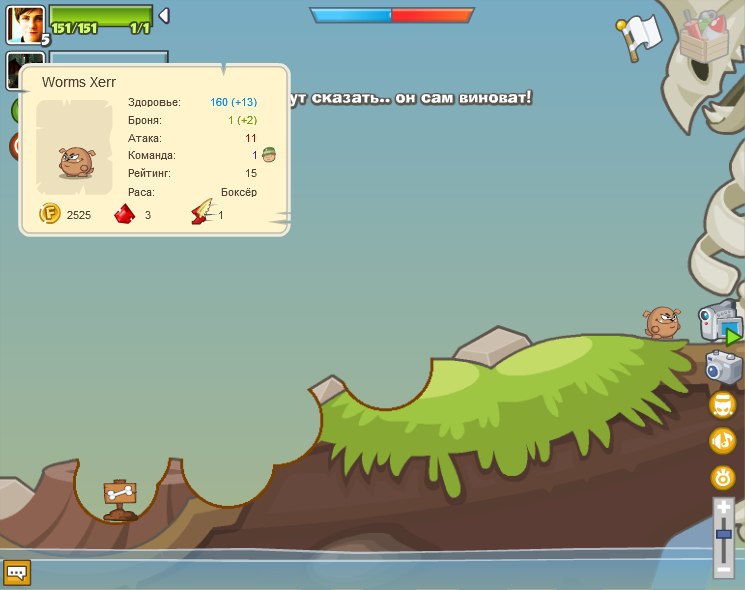The height and width of the screenshot is (590, 745).
Task: Zoom out with the minus button
Action: coord(724,569)
